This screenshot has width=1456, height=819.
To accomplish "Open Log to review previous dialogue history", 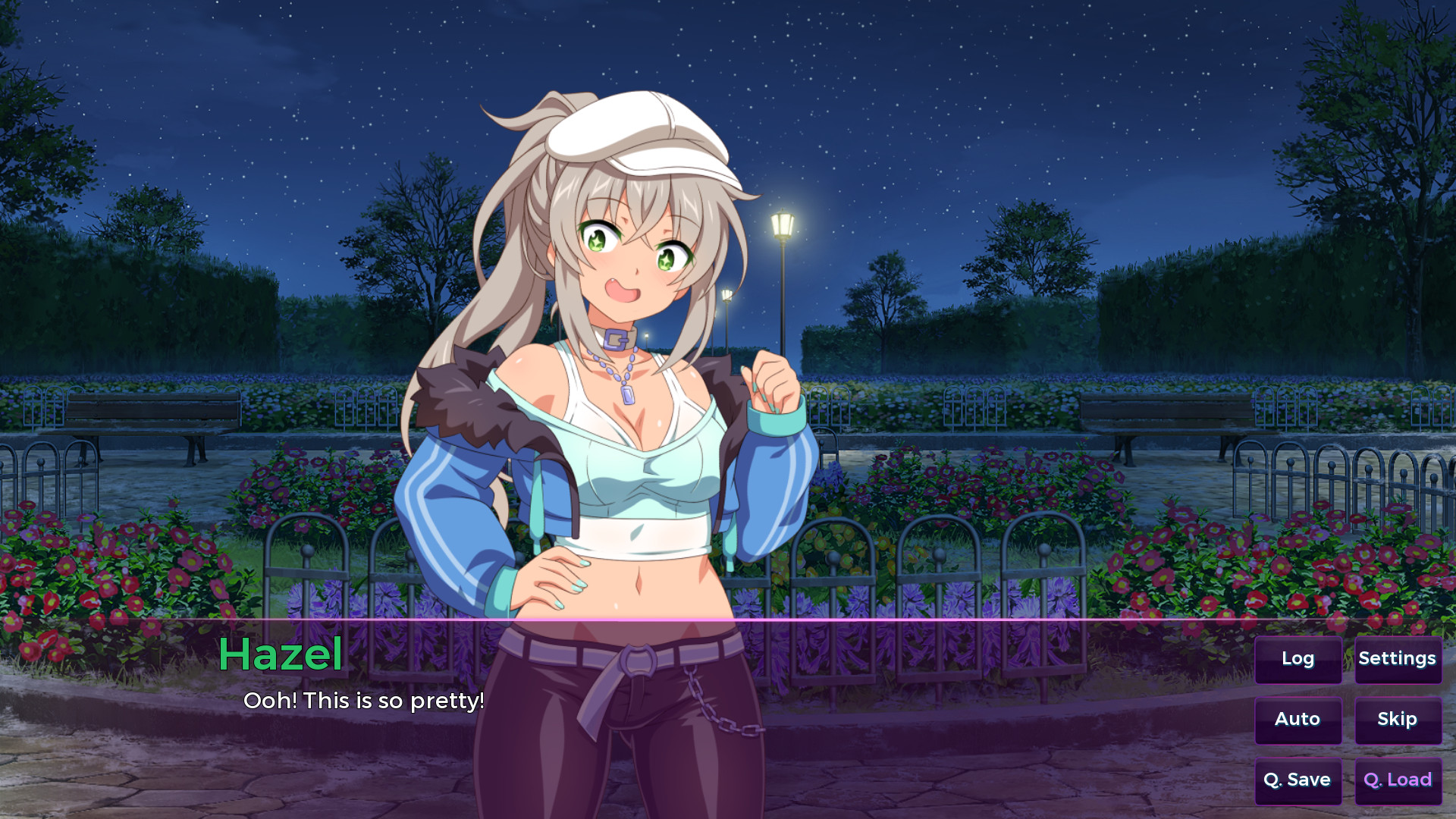I will point(1298,660).
